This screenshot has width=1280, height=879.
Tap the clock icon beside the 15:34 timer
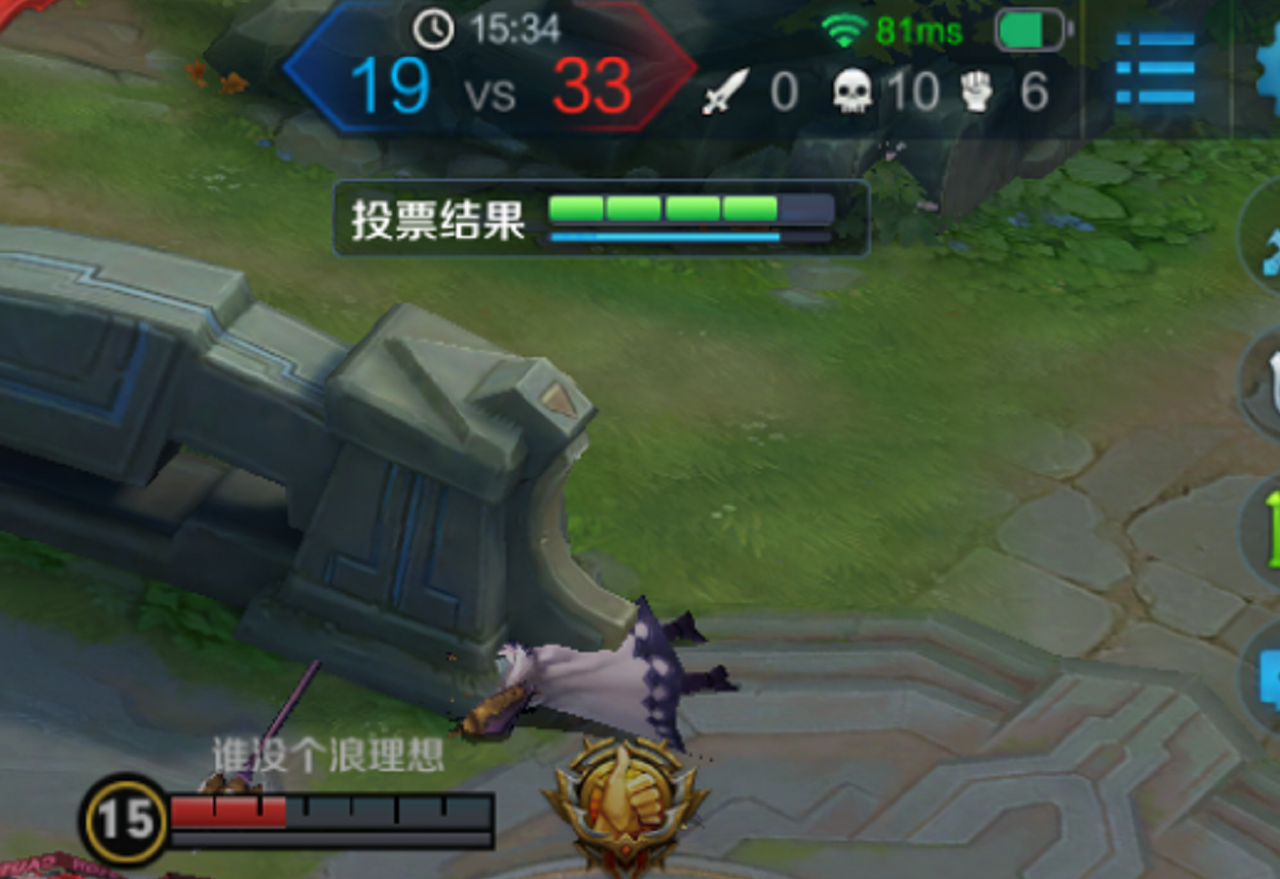432,29
